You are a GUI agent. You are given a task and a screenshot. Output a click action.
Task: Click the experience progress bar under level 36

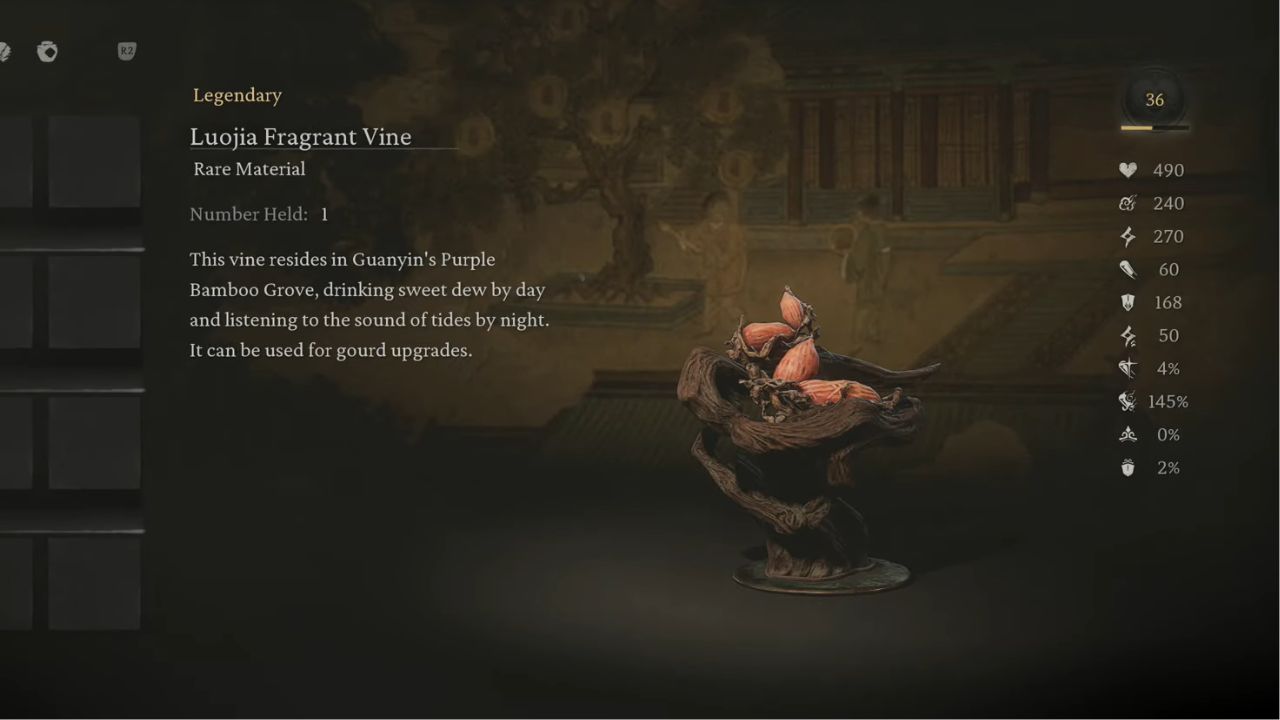[x=1154, y=128]
